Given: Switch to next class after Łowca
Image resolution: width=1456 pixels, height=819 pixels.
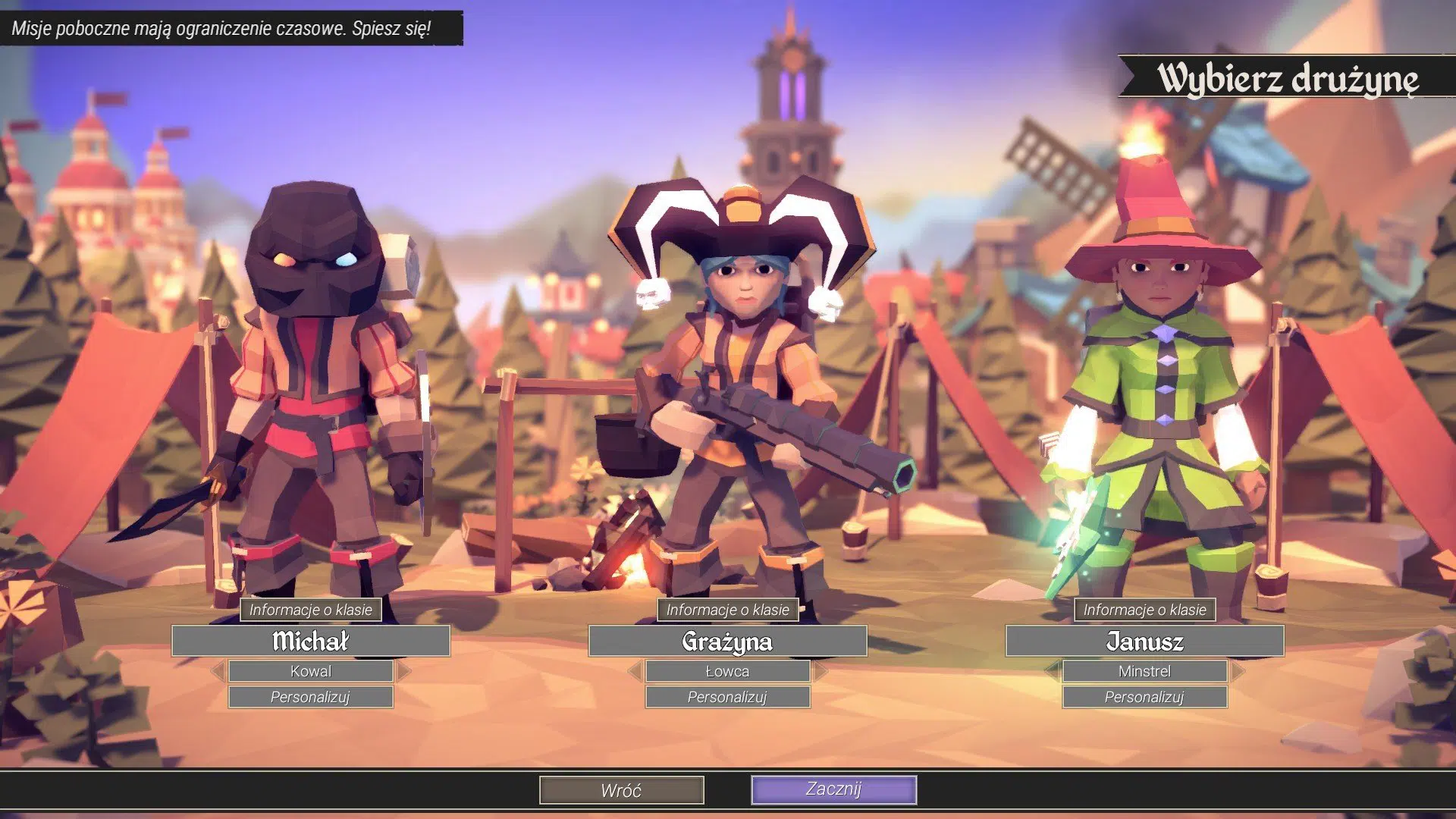Looking at the screenshot, I should pyautogui.click(x=821, y=671).
